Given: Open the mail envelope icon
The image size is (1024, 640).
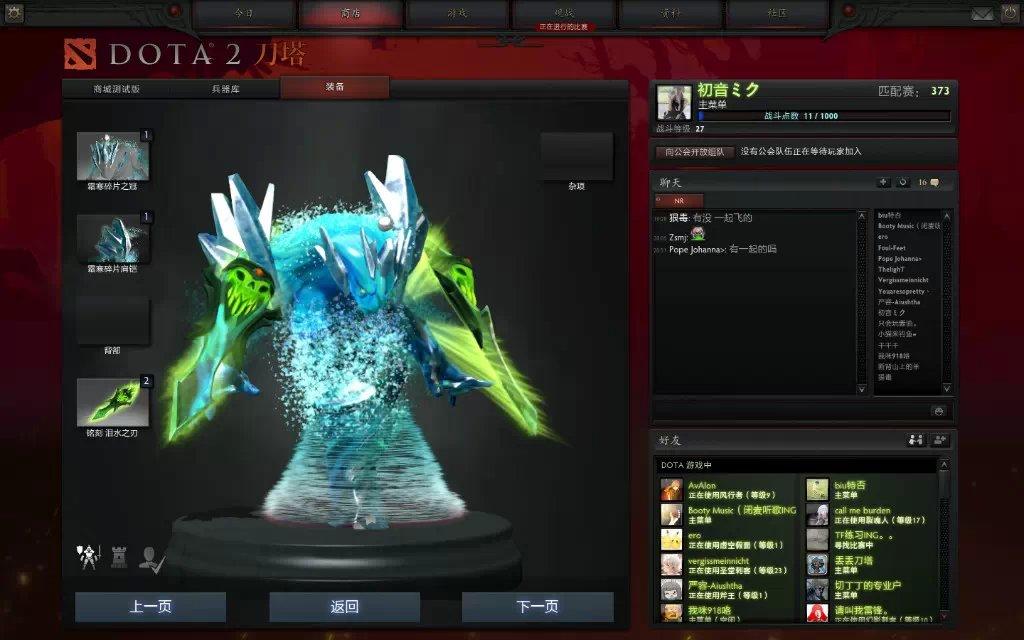Looking at the screenshot, I should [x=982, y=13].
